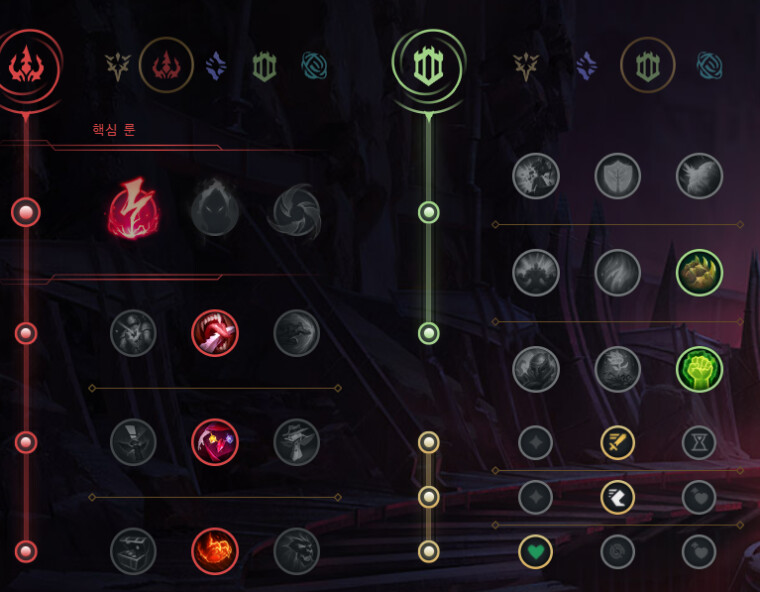Viewport: 760px width, 592px height.
Task: Select the Sudden Impact rune
Action: point(297,333)
